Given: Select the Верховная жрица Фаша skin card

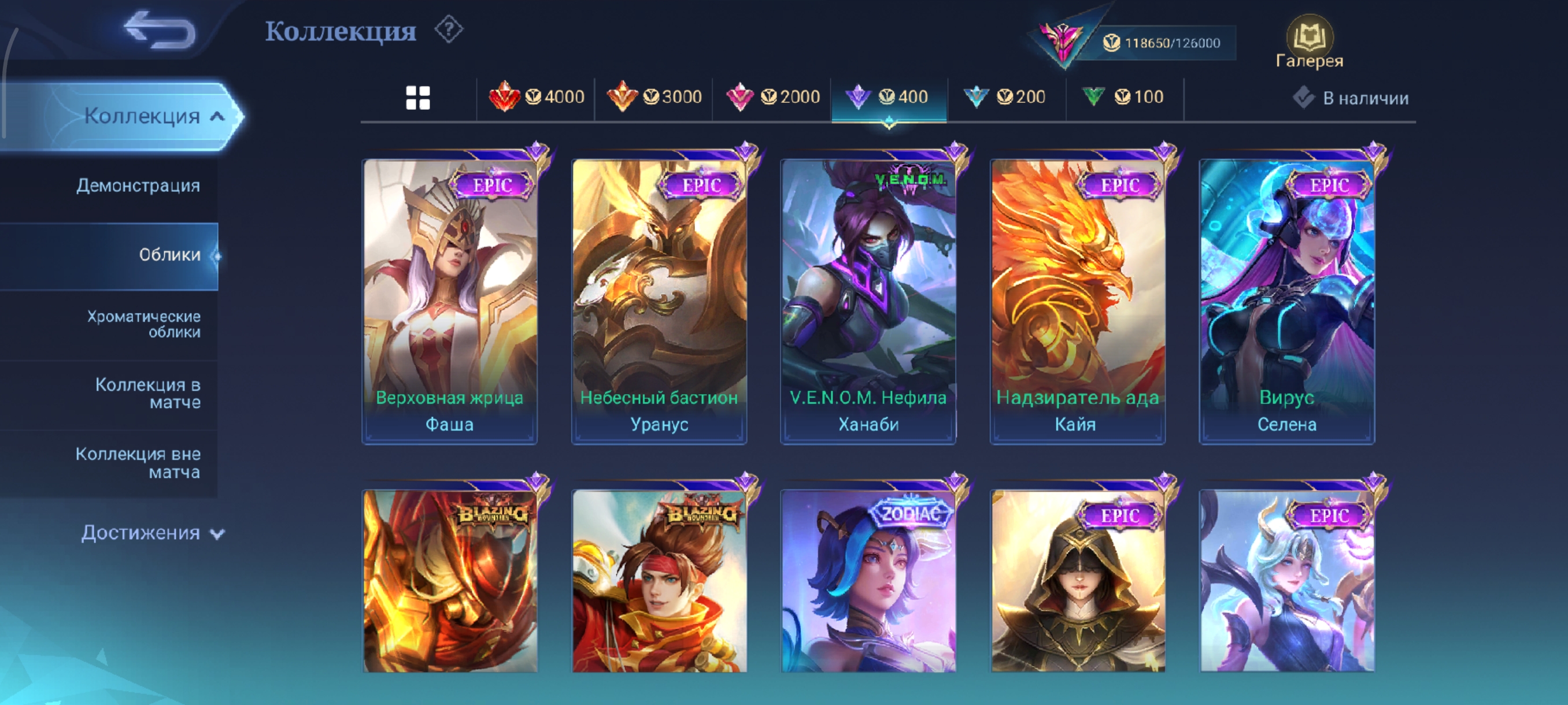Looking at the screenshot, I should 450,301.
